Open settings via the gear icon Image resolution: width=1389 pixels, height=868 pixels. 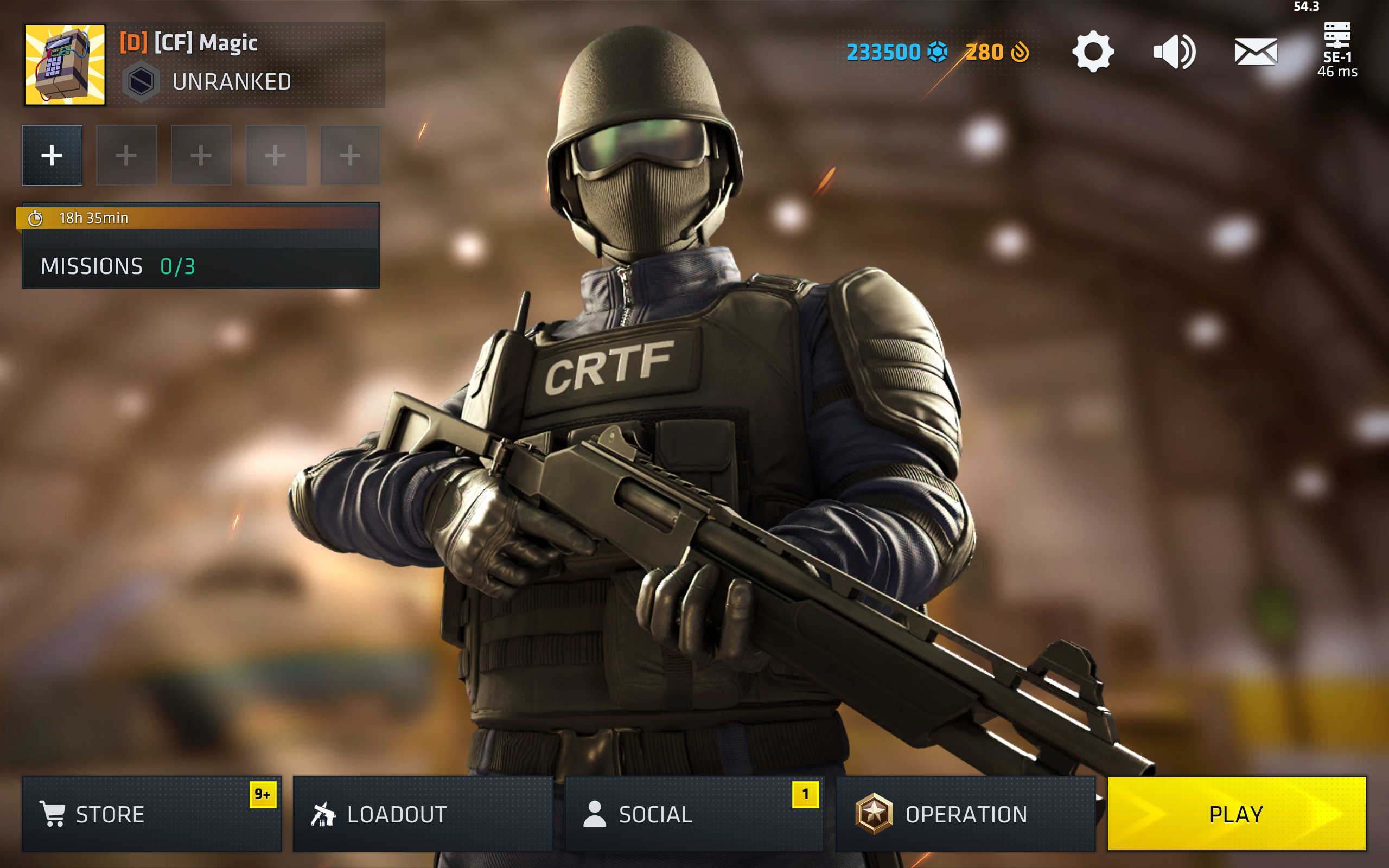click(x=1093, y=52)
